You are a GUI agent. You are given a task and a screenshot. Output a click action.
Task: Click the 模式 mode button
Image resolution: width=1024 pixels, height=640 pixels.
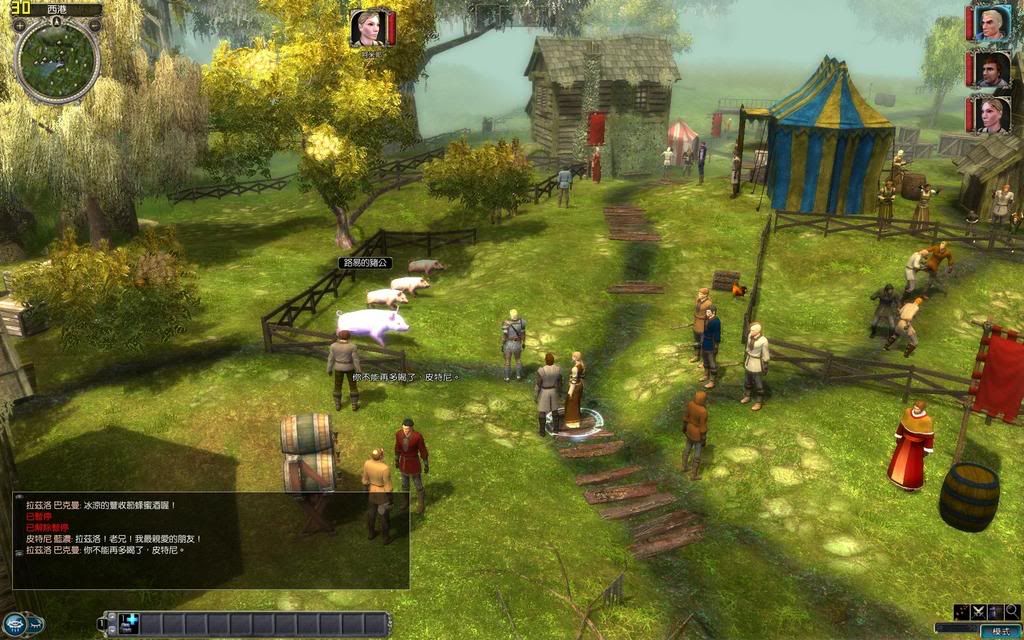[x=1001, y=631]
